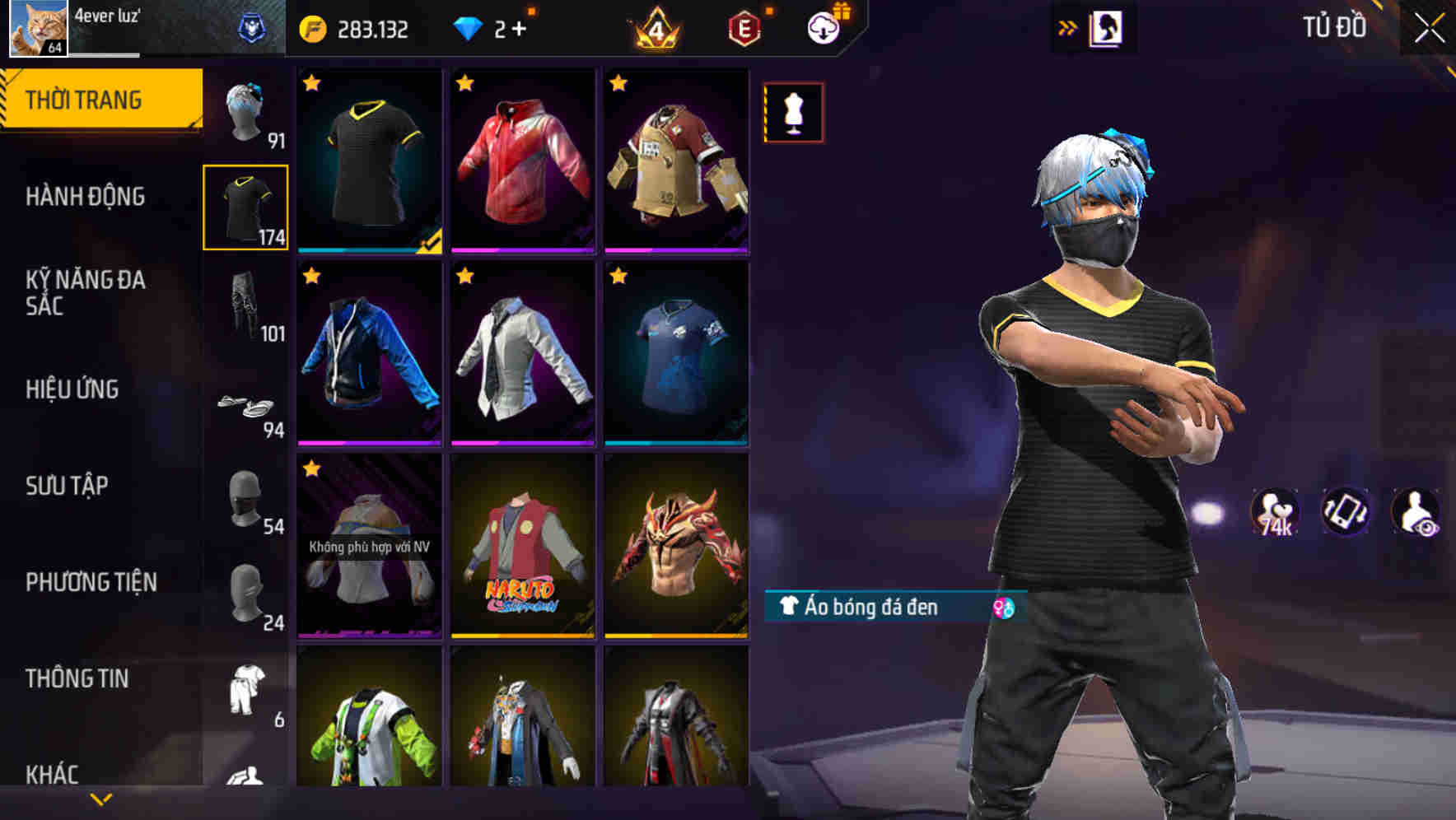Image resolution: width=1456 pixels, height=820 pixels.
Task: Open the cloud download gift icon
Action: [x=825, y=26]
